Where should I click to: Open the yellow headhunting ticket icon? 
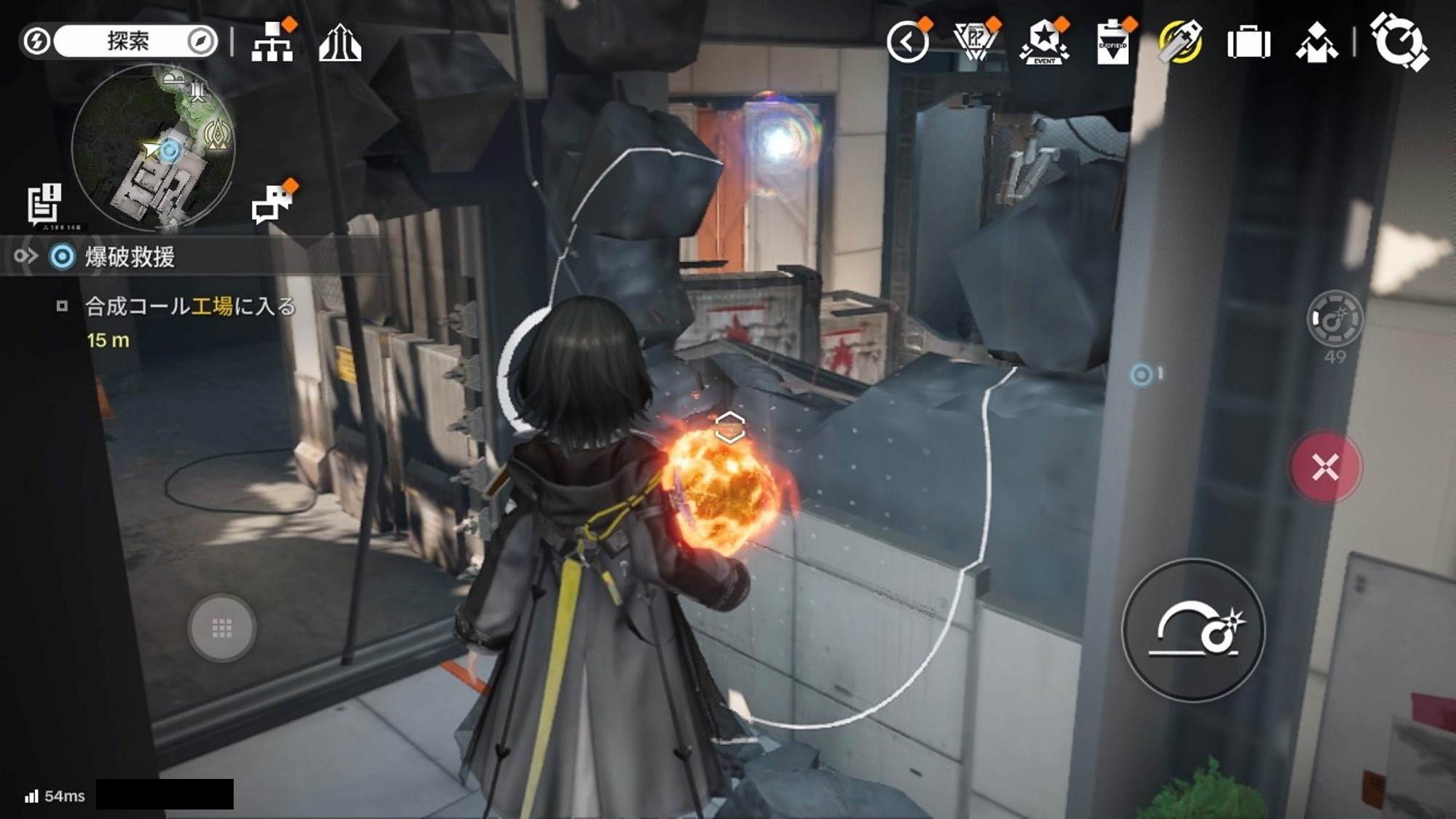(x=1180, y=42)
